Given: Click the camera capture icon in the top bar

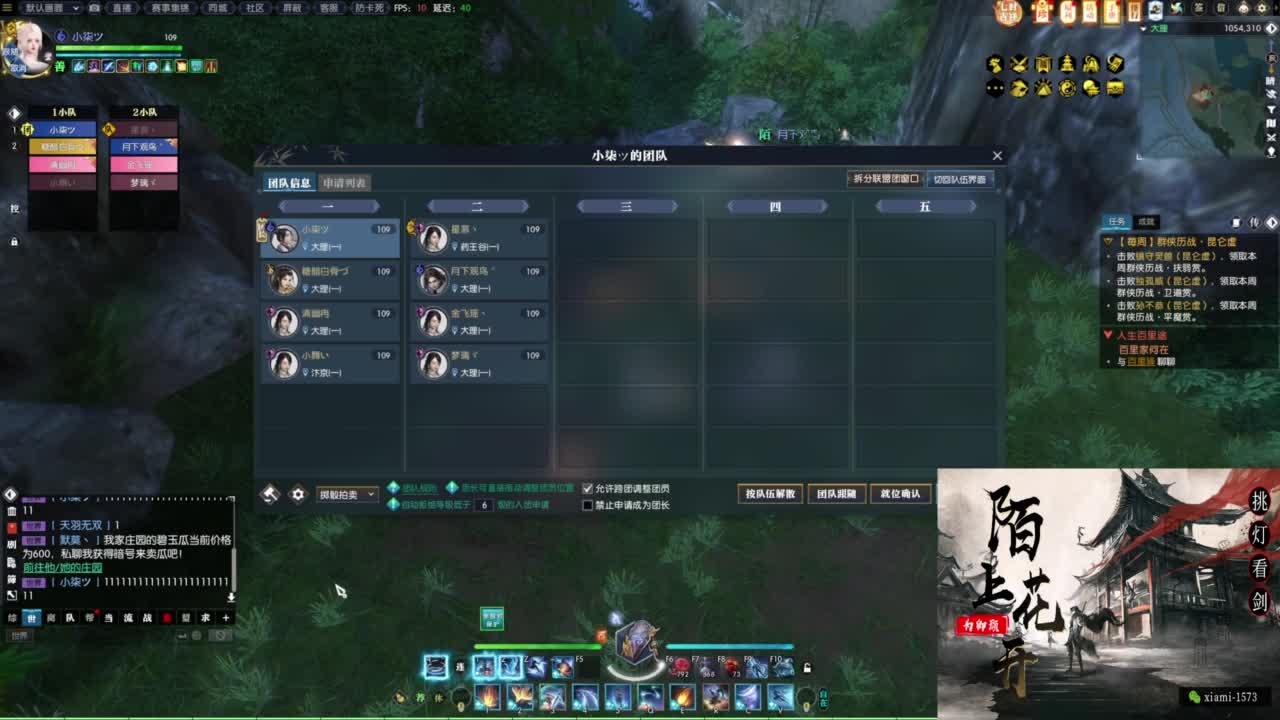Looking at the screenshot, I should pos(94,8).
